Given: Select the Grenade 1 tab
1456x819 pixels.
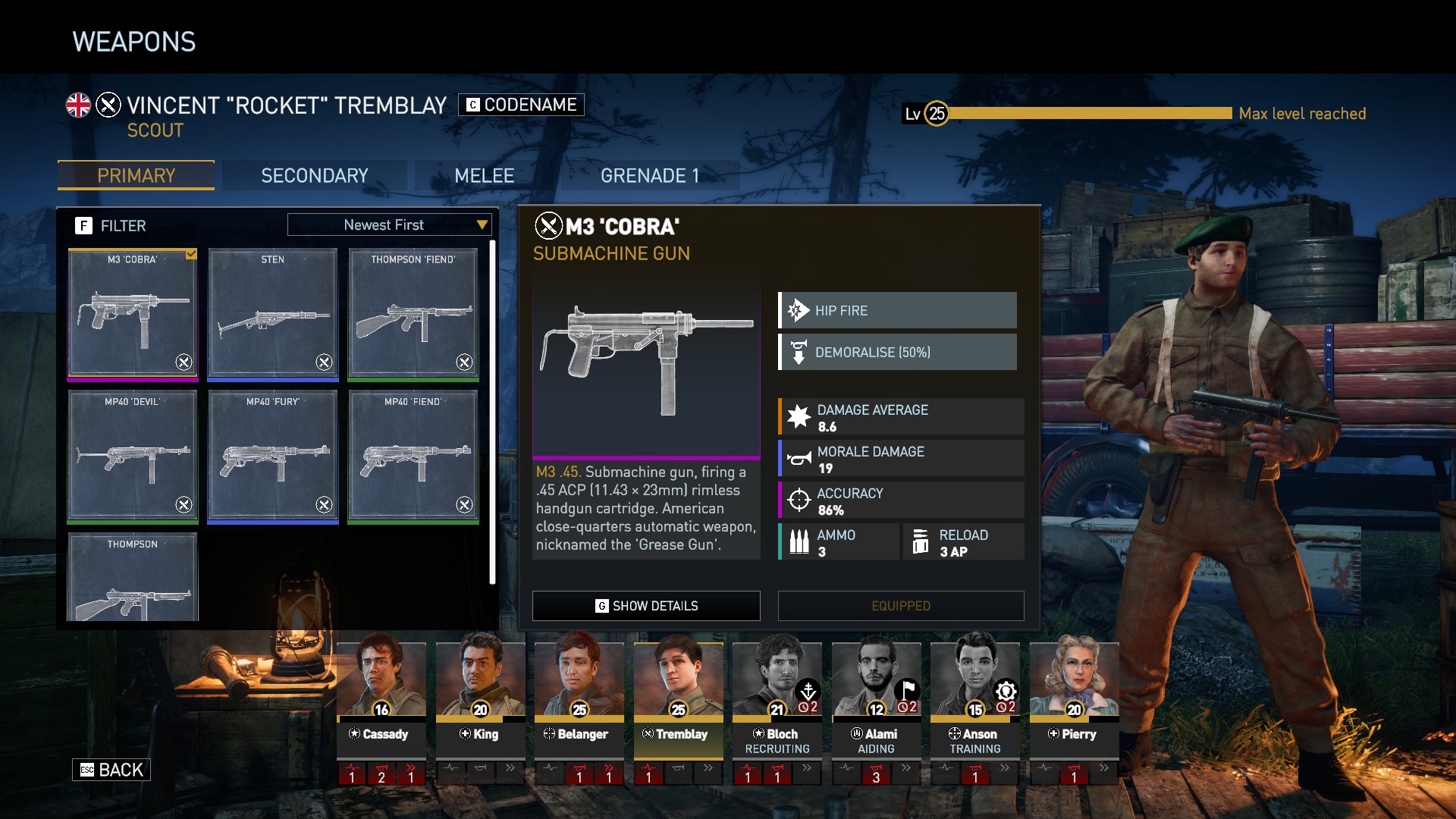Looking at the screenshot, I should click(649, 176).
